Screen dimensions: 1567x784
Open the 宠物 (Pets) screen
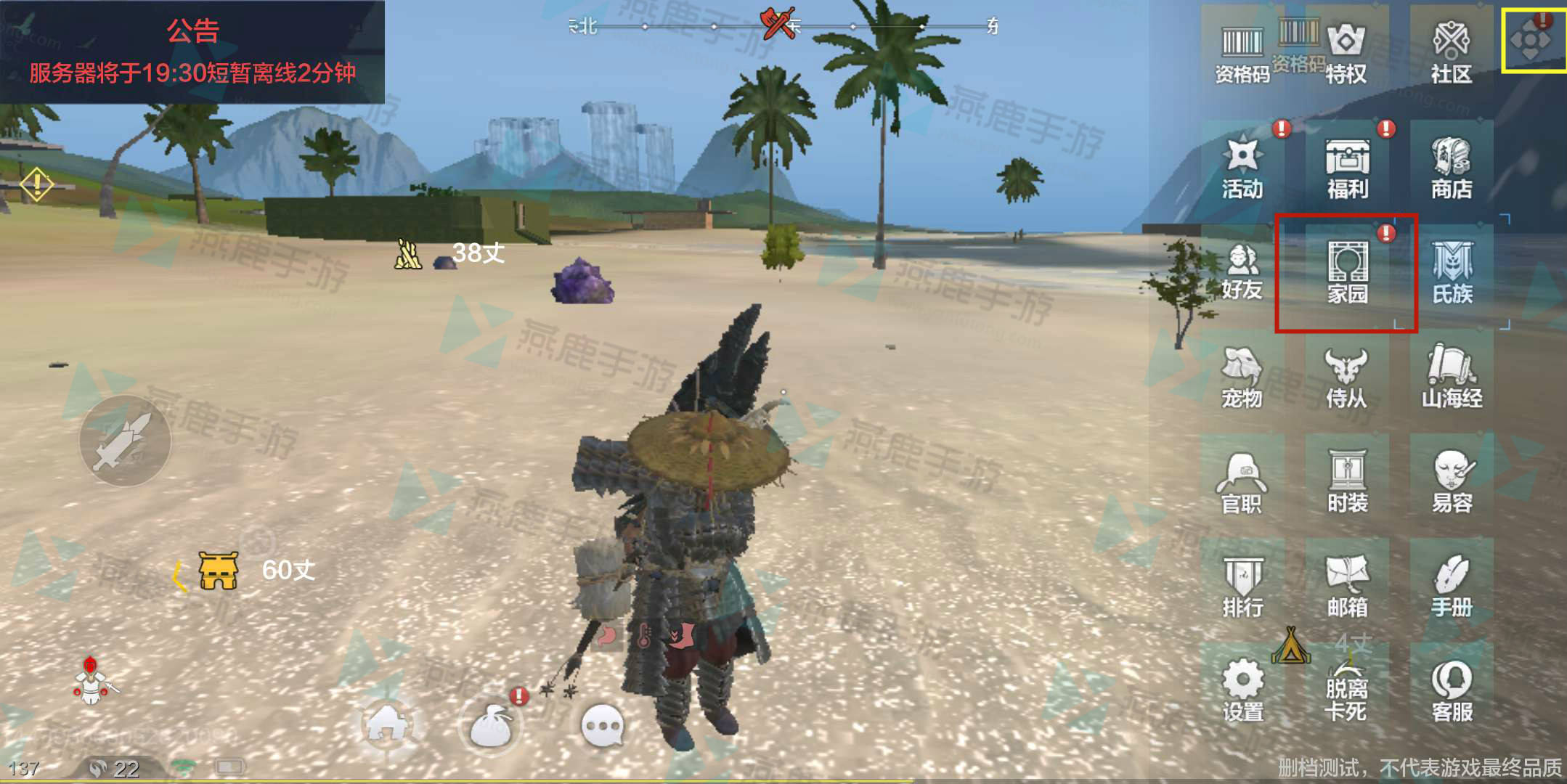(1242, 377)
